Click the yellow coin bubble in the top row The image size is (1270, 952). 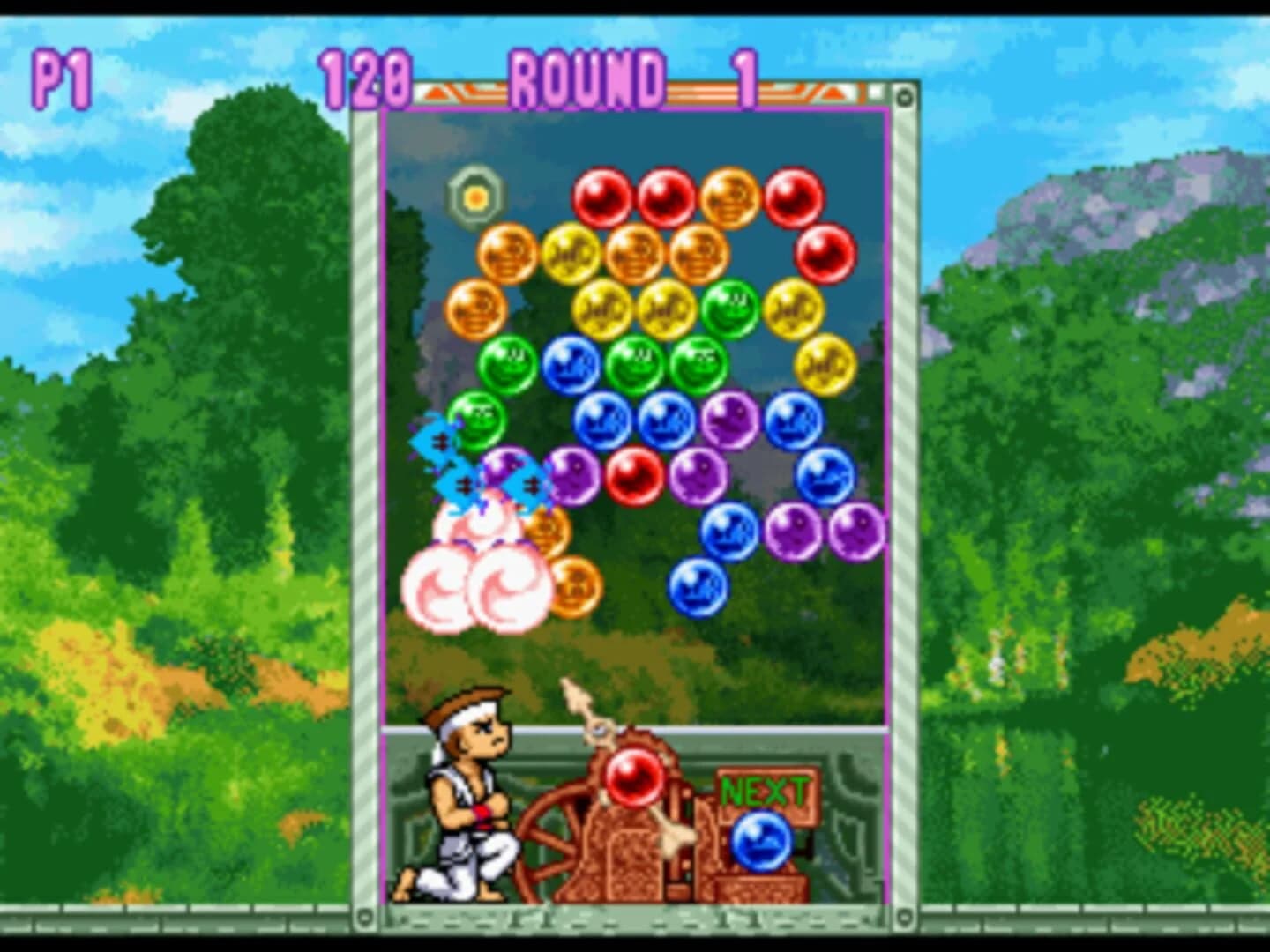569,254
